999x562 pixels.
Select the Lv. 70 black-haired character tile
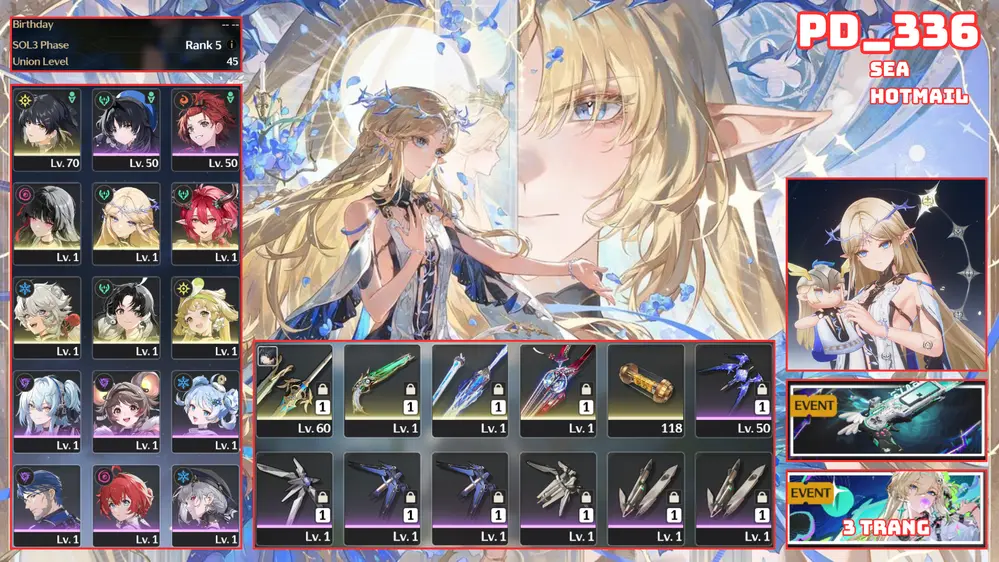click(47, 129)
